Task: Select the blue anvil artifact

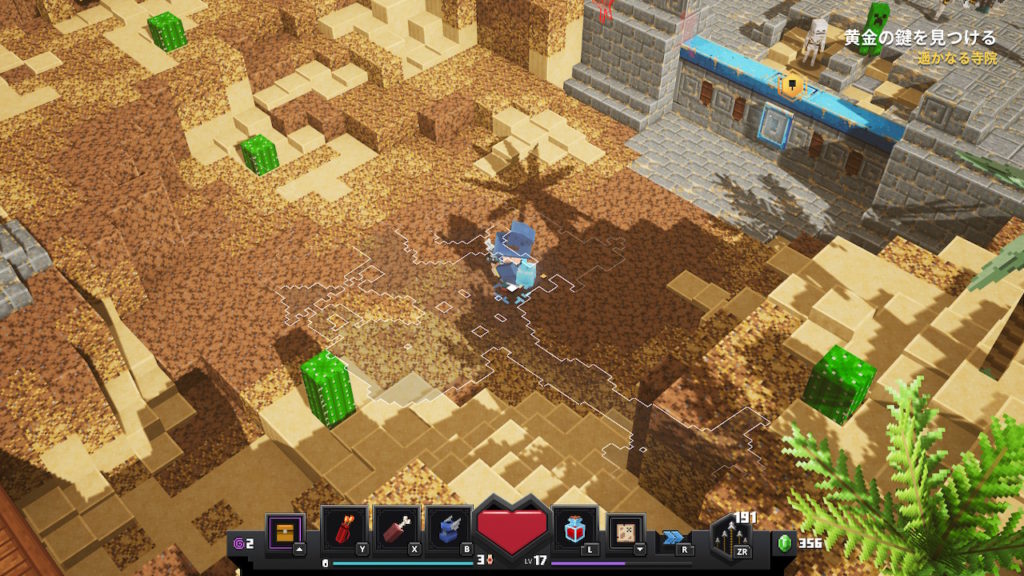Action: point(449,527)
